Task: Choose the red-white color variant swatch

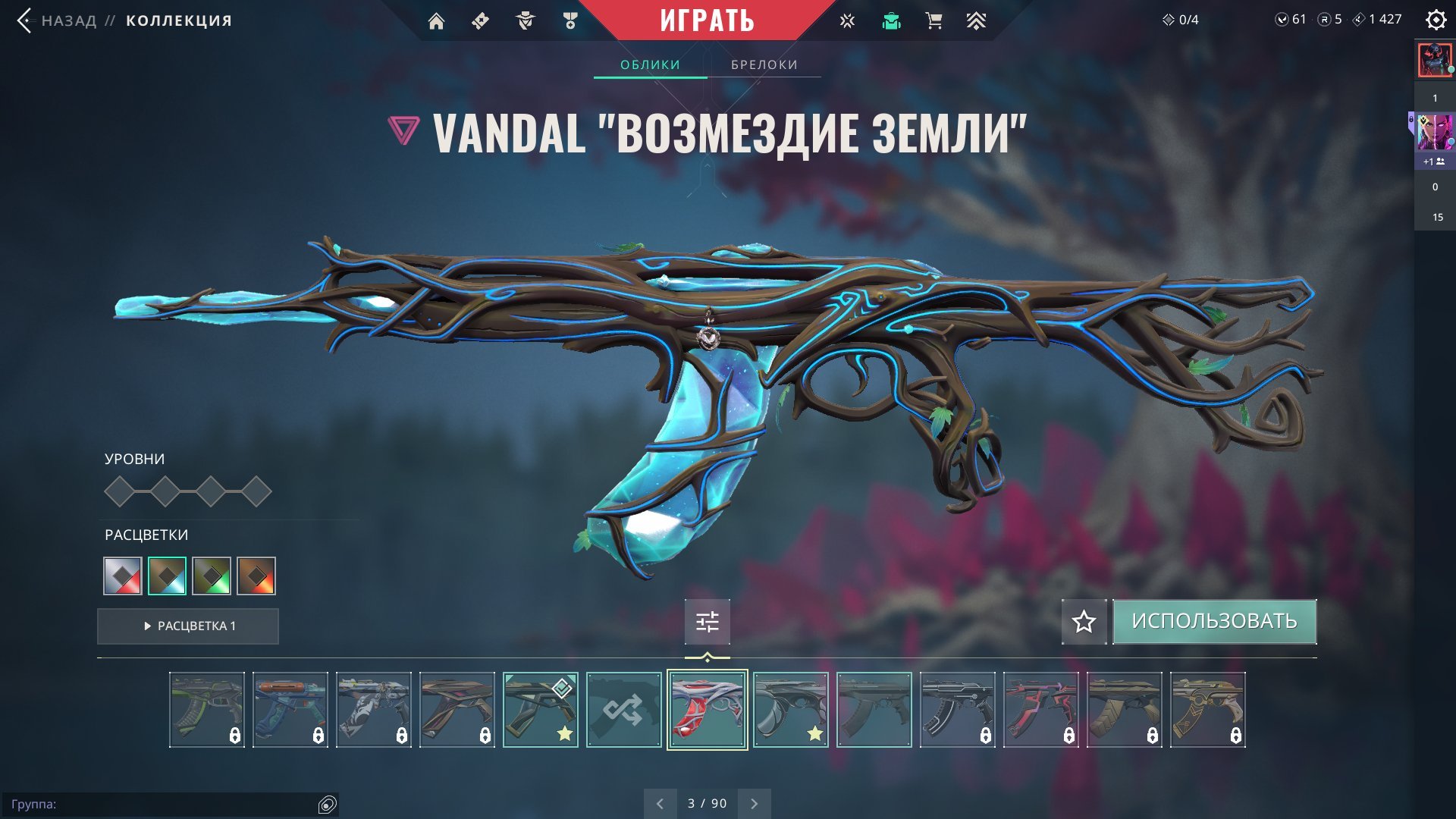Action: (123, 576)
